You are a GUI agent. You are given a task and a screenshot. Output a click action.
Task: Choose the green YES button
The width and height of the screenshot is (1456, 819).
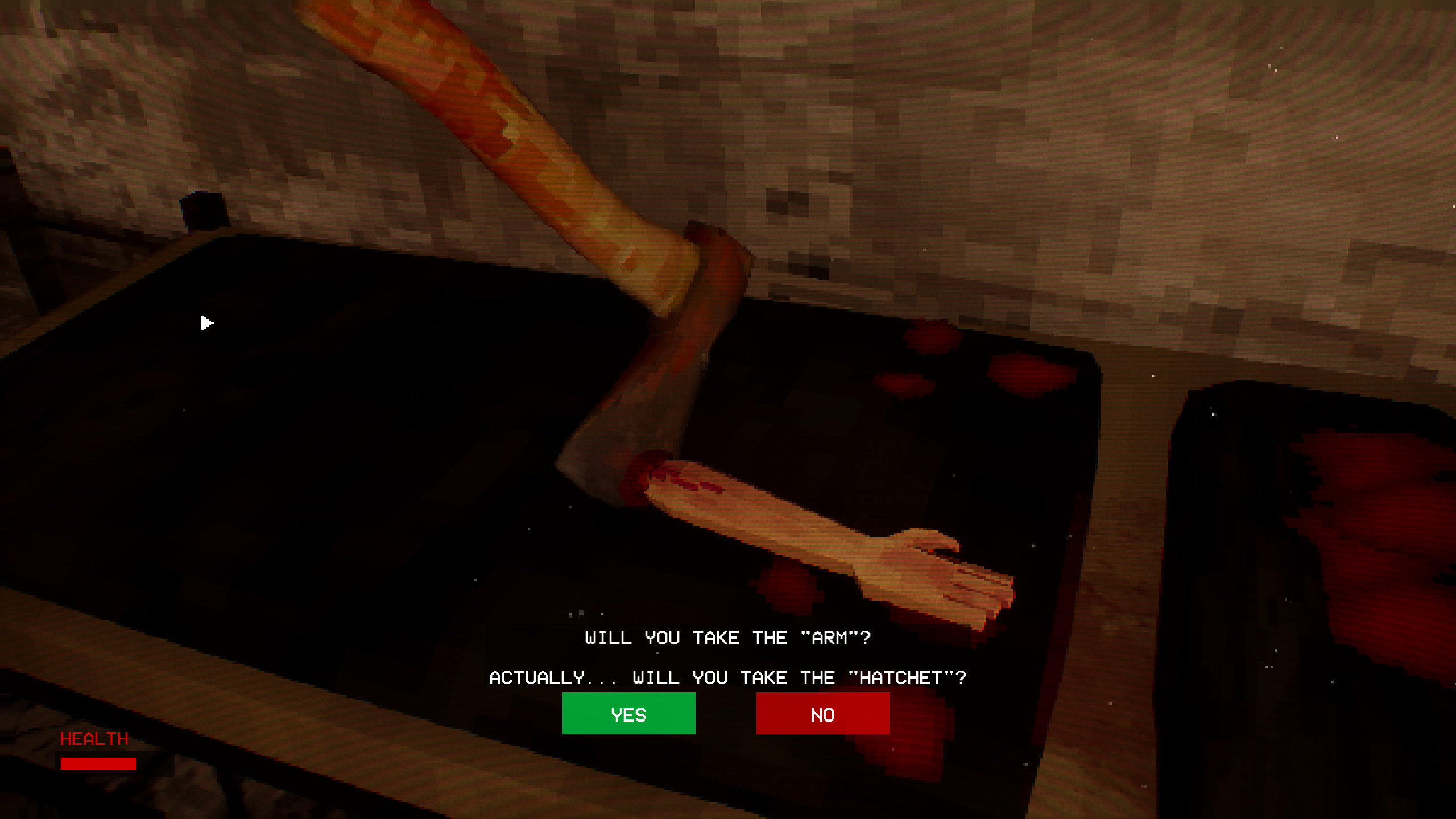point(628,713)
